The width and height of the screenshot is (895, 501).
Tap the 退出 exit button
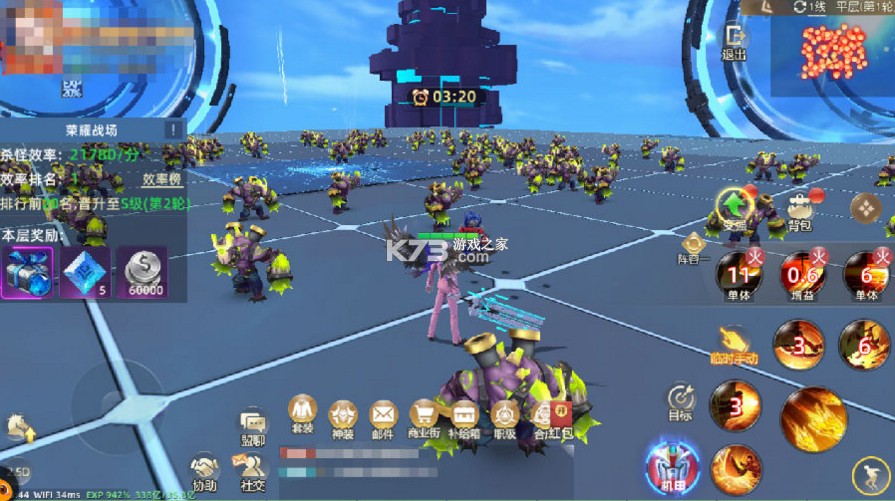tap(734, 40)
